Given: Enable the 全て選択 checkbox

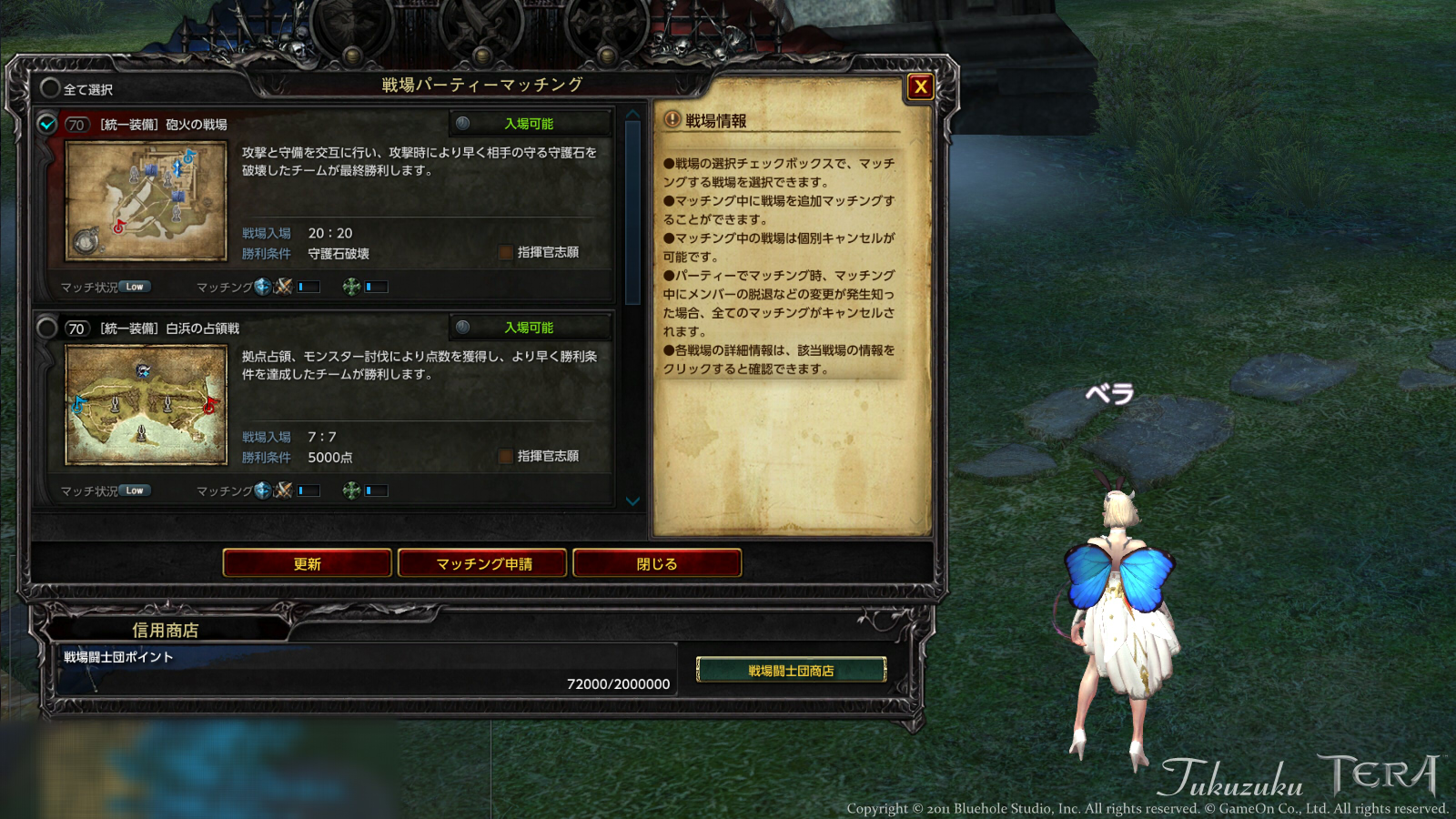Looking at the screenshot, I should click(x=48, y=89).
